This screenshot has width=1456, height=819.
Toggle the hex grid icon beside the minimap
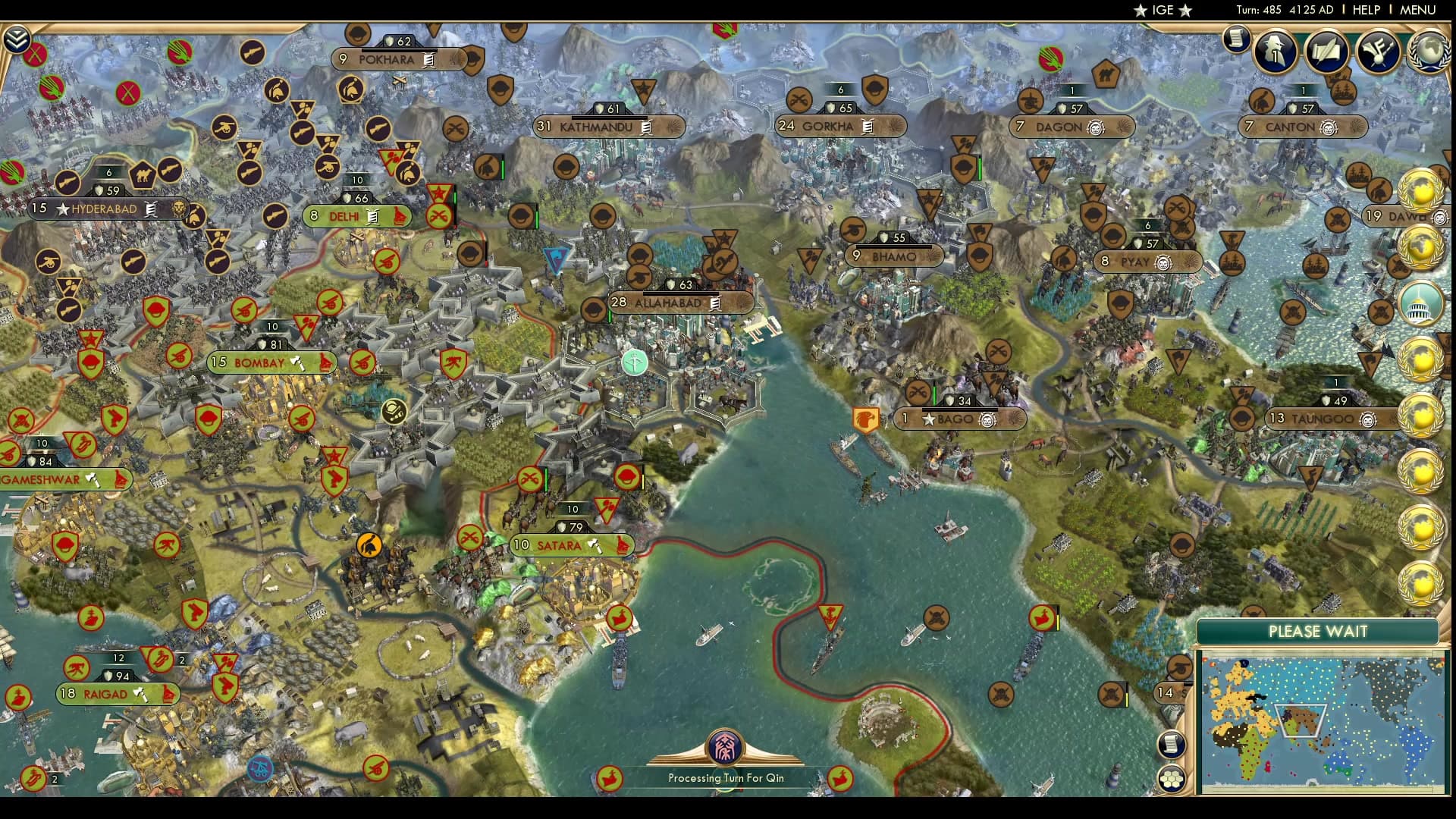1172,777
